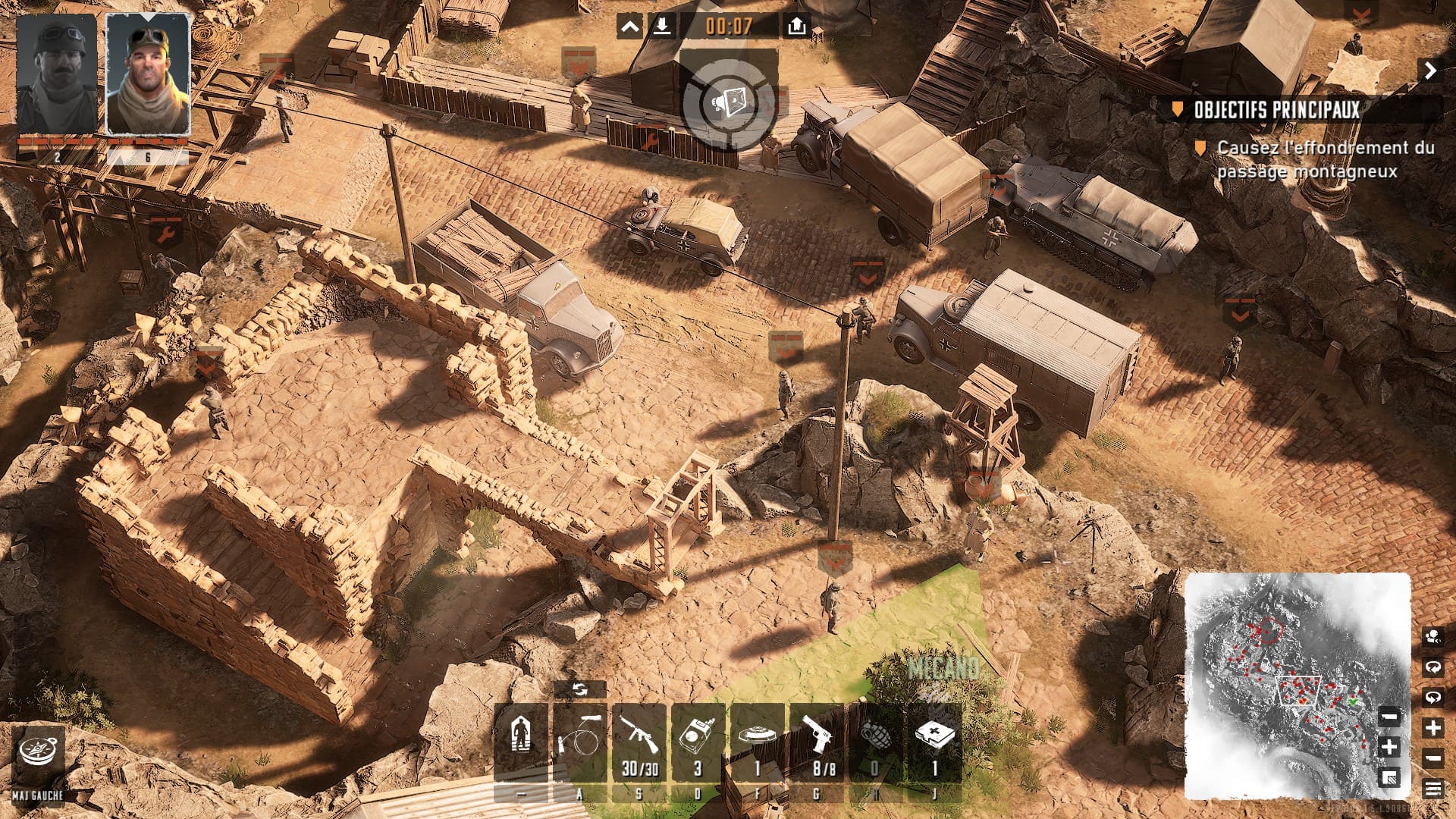This screenshot has width=1456, height=819.
Task: Open the Objectifs Principaux tracker
Action: (1276, 110)
